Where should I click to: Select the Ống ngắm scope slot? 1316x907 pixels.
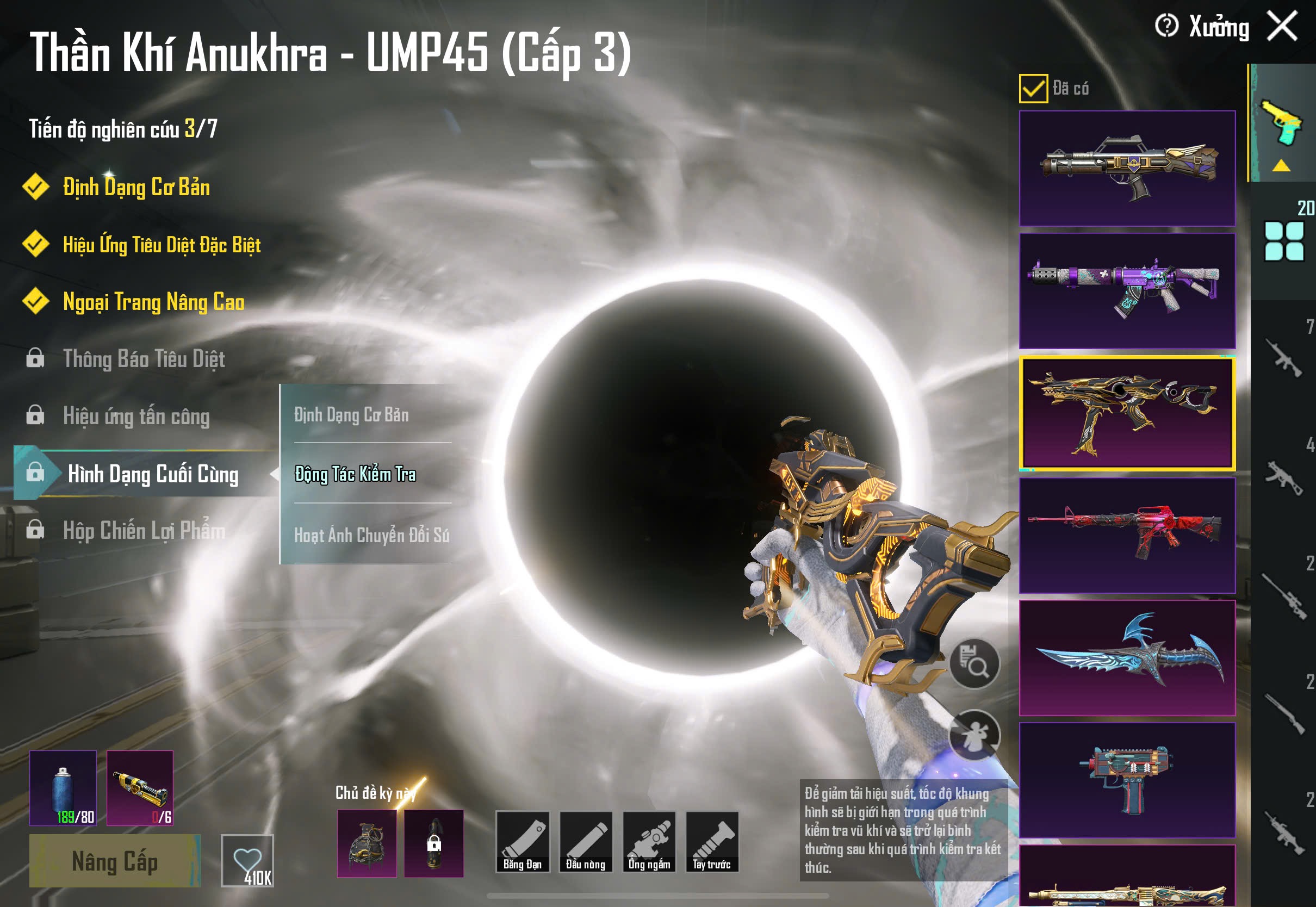[649, 842]
